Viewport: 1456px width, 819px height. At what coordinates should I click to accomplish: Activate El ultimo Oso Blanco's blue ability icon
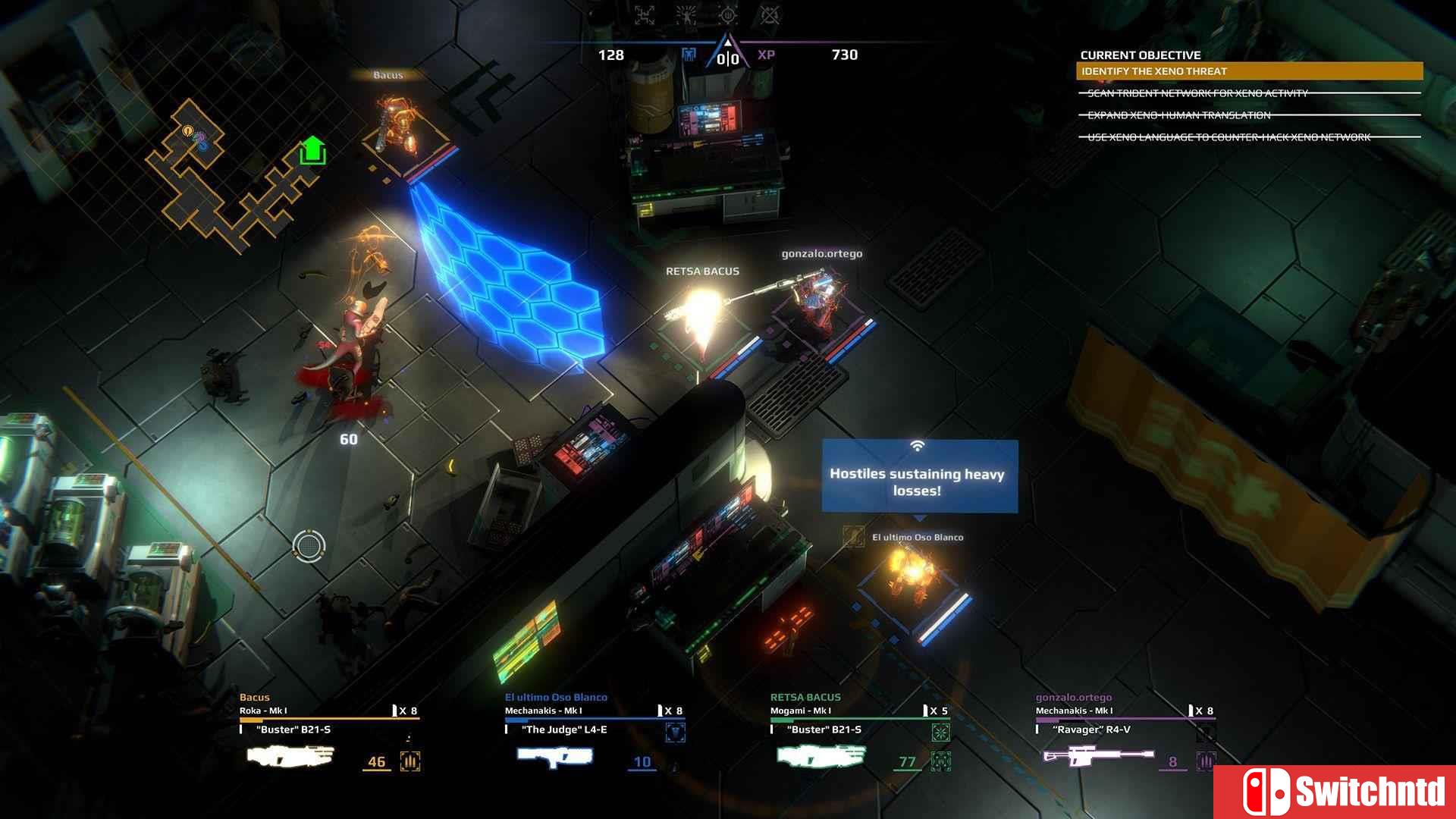click(675, 733)
